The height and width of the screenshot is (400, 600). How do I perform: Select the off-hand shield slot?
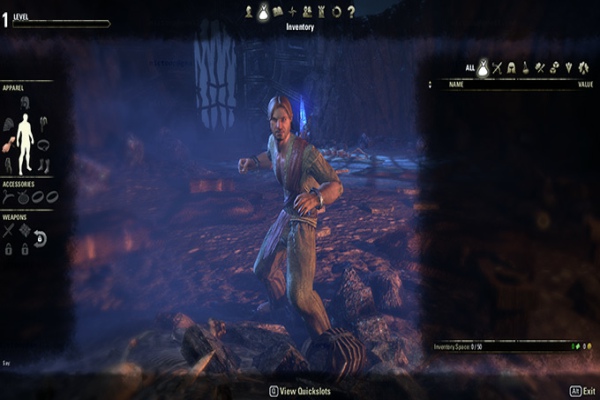25,230
